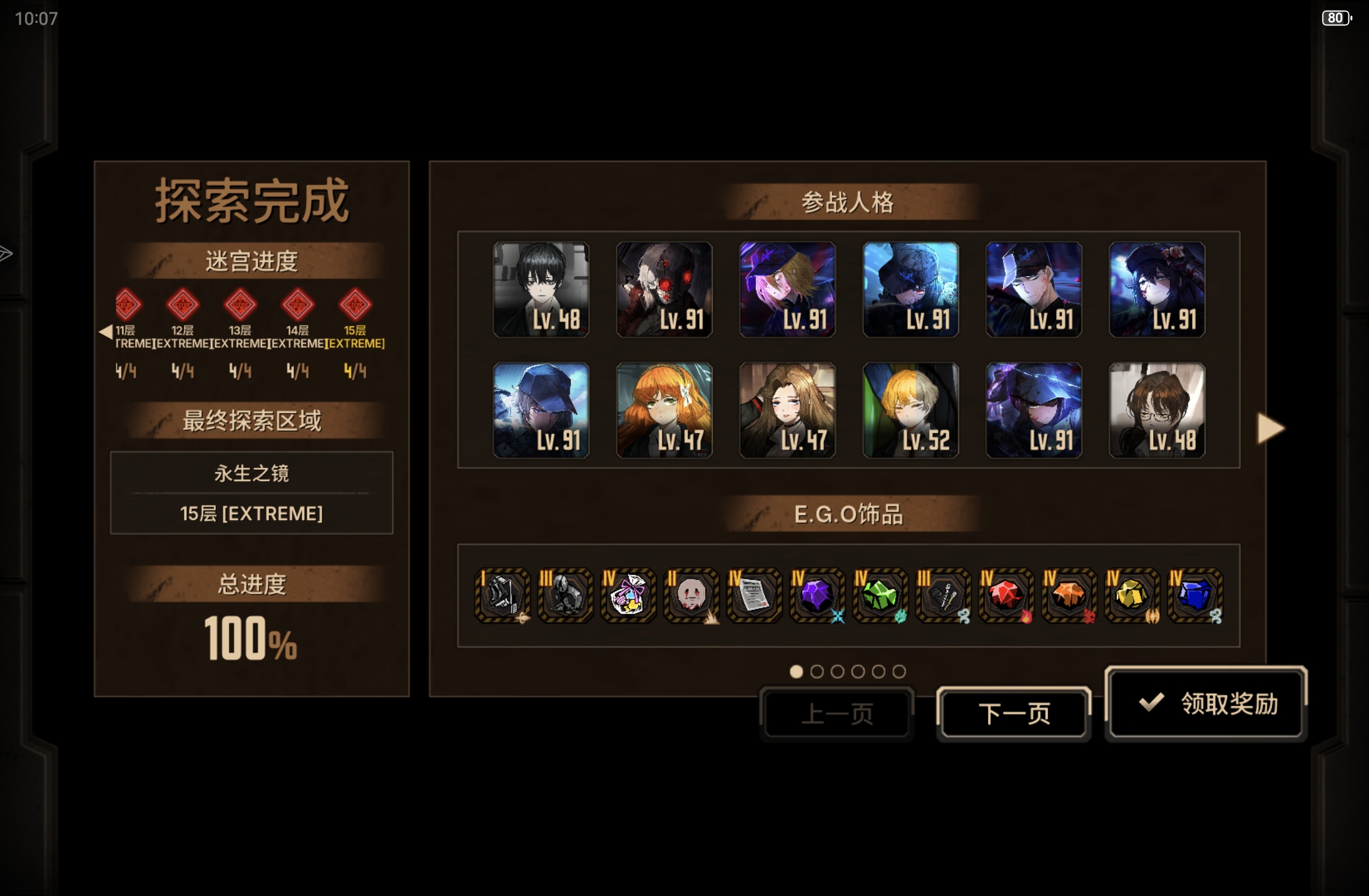This screenshot has width=1369, height=896.
Task: Select the red crystal E.G.O gift icon
Action: (x=1006, y=597)
